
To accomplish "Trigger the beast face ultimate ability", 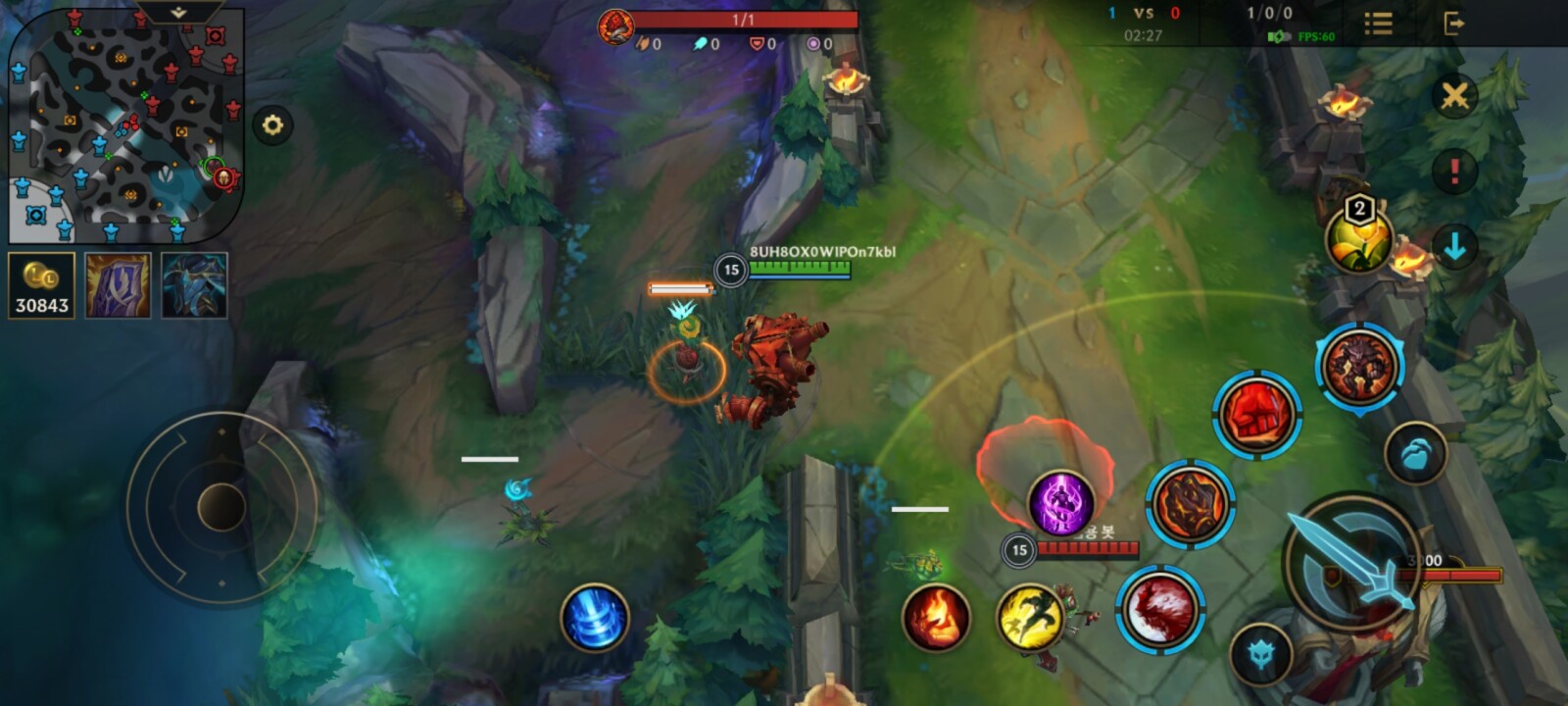I will click(x=1359, y=367).
